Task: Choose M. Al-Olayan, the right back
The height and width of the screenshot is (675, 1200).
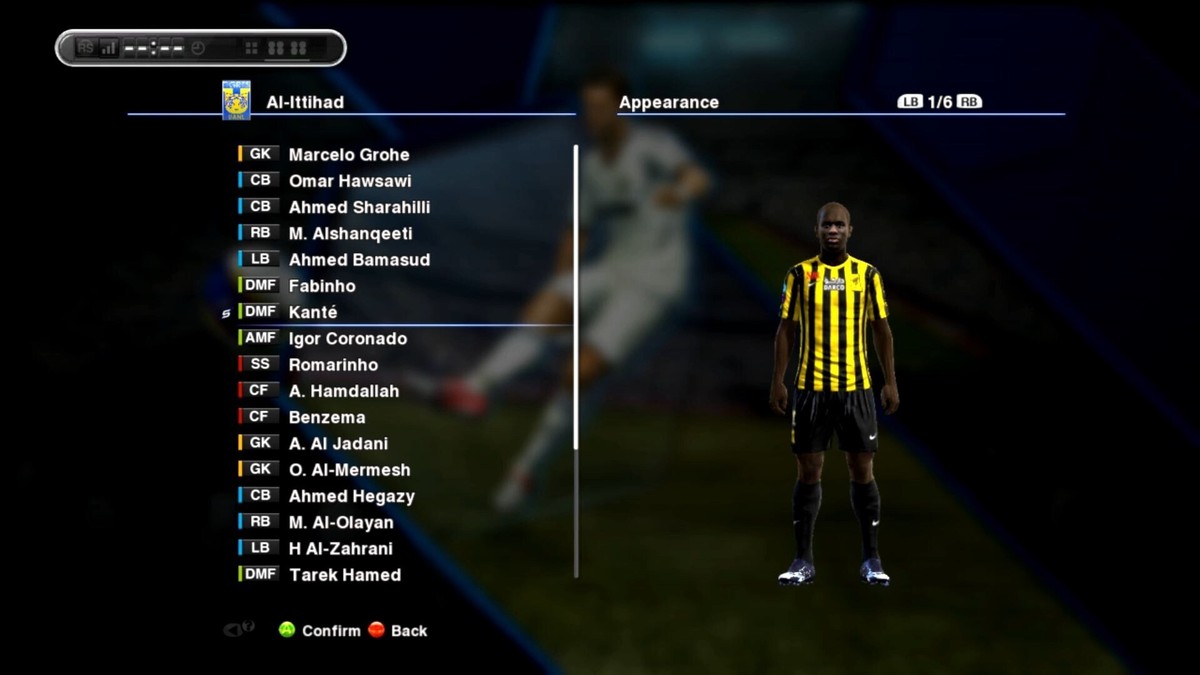Action: click(x=341, y=522)
